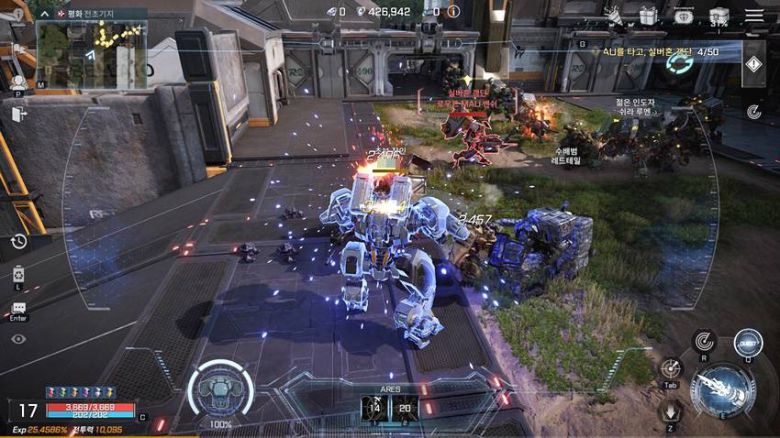Click the exit door icon
The width and height of the screenshot is (780, 438).
click(x=19, y=114)
